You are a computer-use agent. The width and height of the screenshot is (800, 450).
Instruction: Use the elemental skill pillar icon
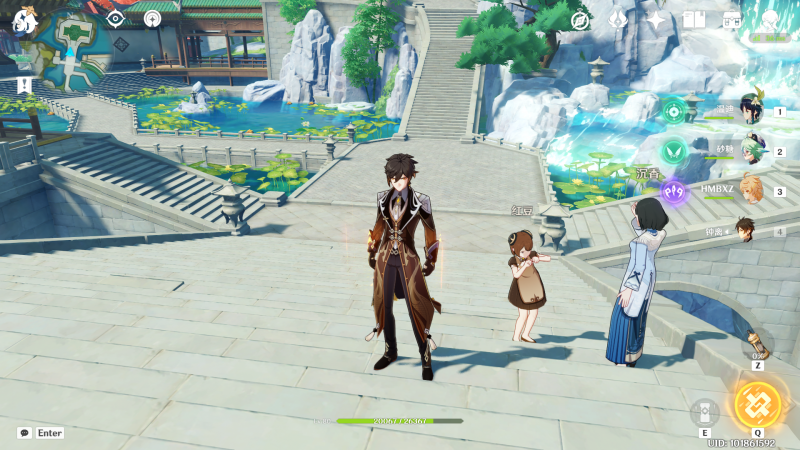704,413
